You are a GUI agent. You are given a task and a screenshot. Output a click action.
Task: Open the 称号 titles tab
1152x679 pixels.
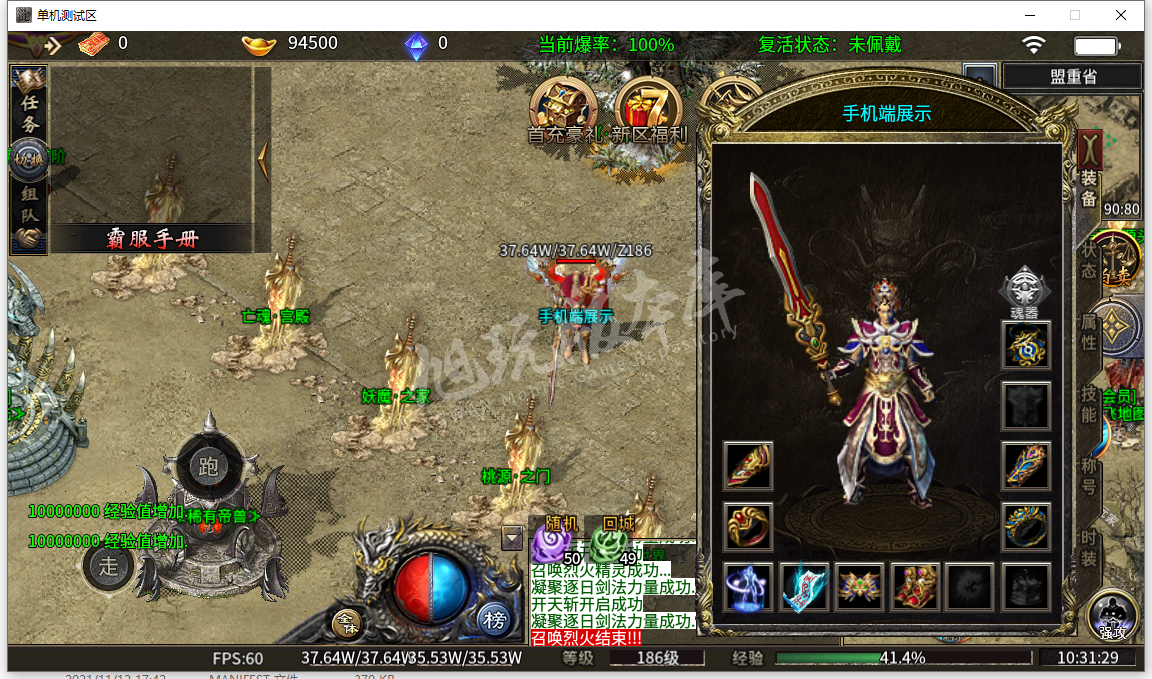click(x=1088, y=476)
